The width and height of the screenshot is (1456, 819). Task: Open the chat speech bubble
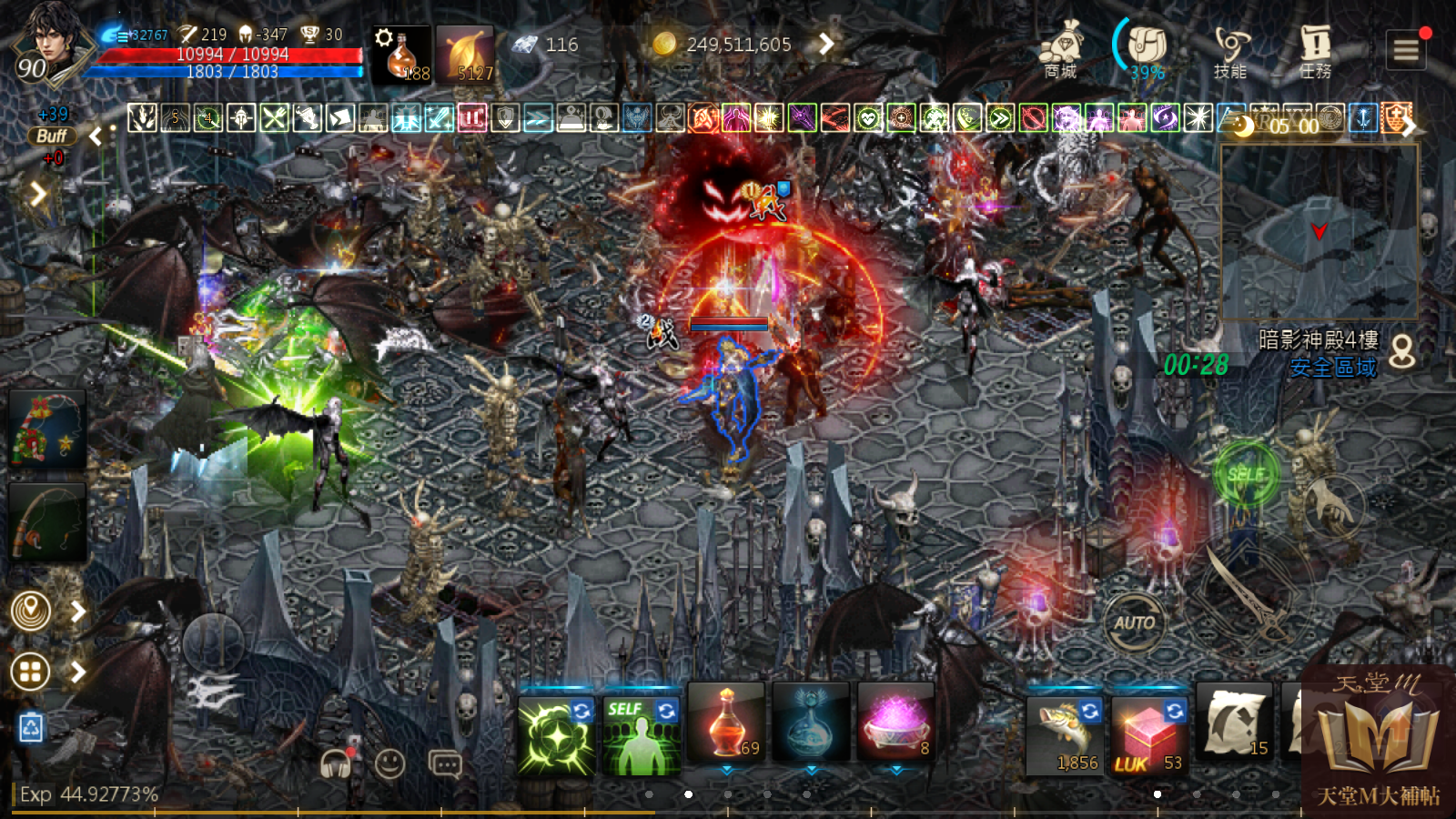pyautogui.click(x=445, y=763)
